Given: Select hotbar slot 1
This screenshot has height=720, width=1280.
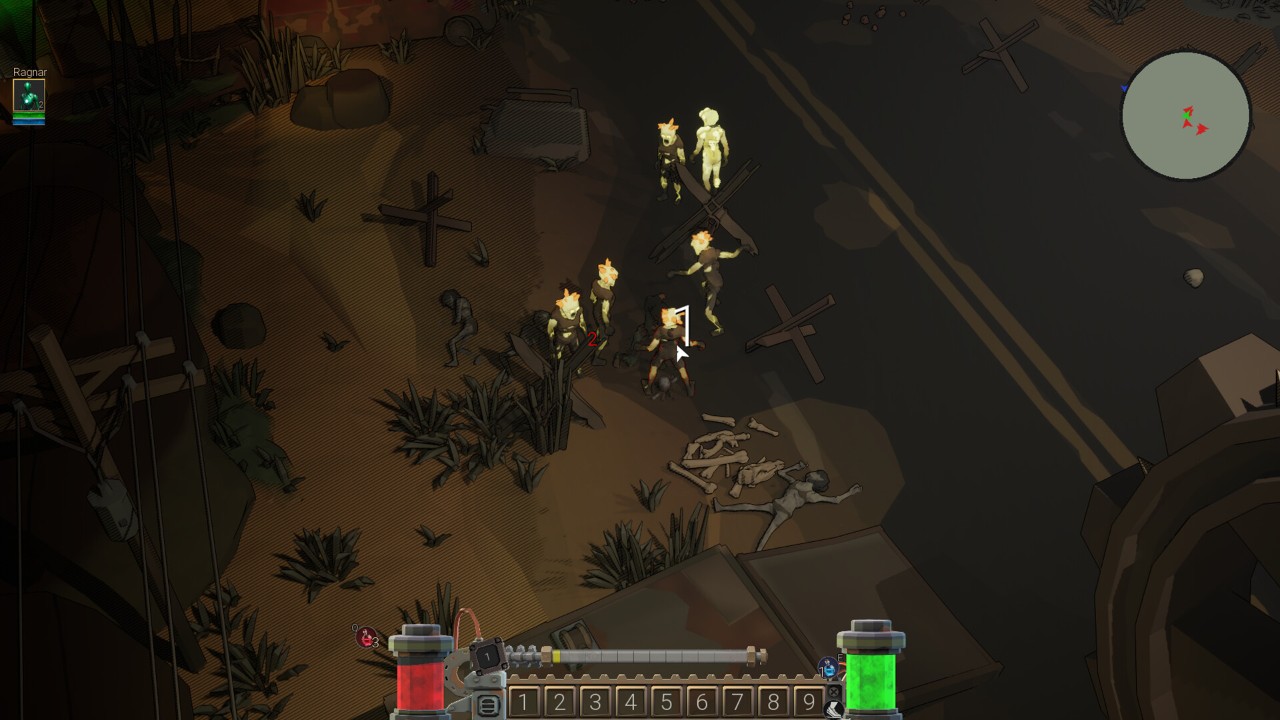Looking at the screenshot, I should pyautogui.click(x=524, y=702).
